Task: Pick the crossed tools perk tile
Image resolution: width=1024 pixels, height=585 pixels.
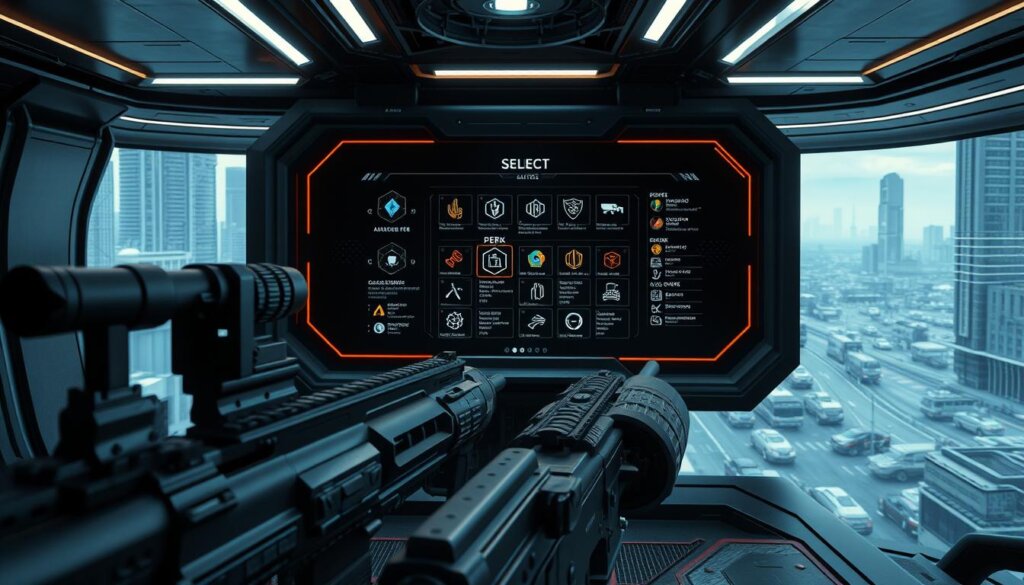Action: click(x=454, y=291)
